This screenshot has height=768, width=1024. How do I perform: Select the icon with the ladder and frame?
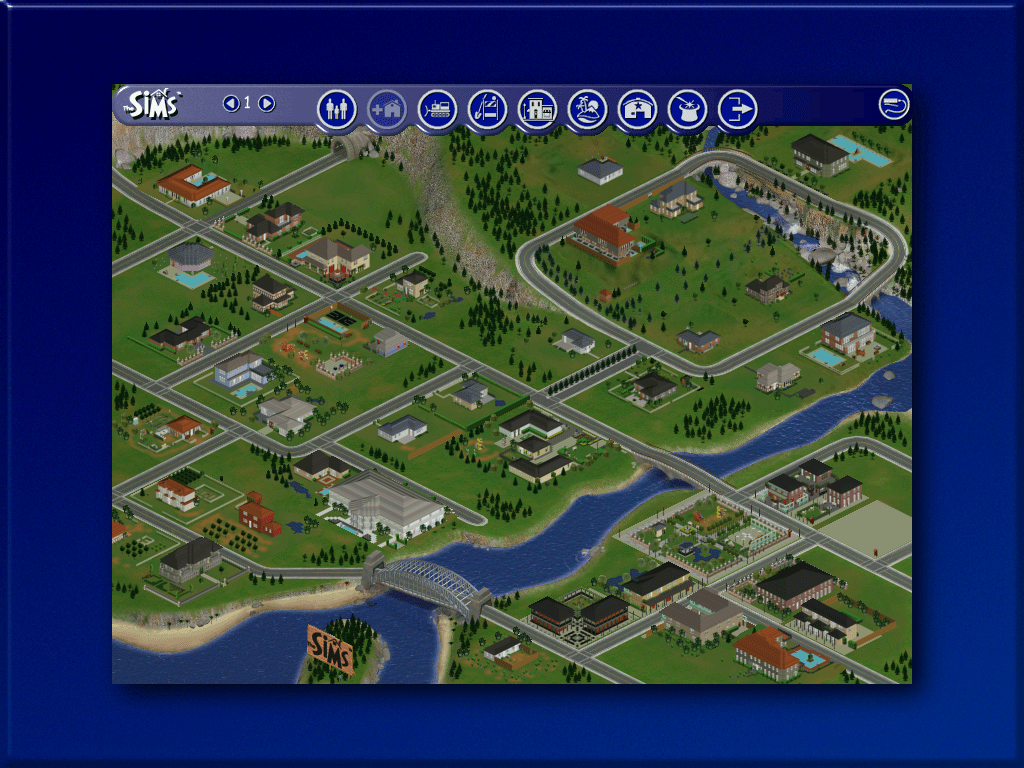[487, 109]
